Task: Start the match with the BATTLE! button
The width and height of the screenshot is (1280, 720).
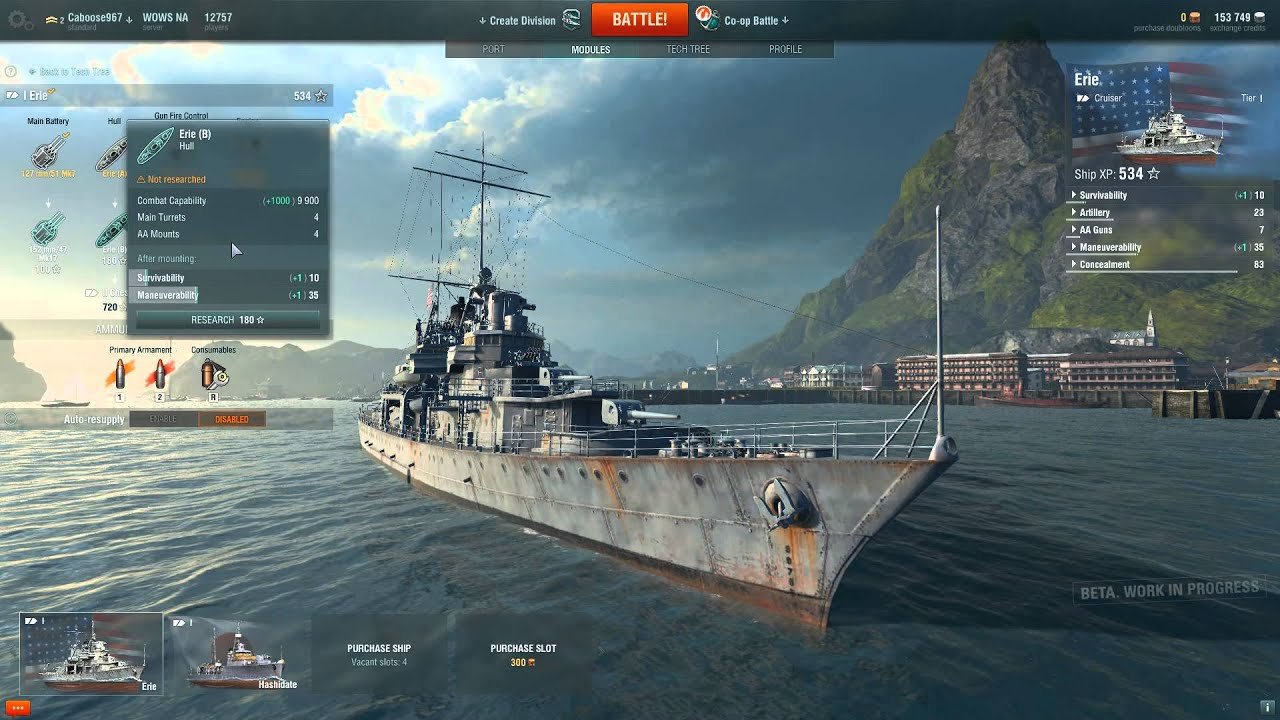Action: pyautogui.click(x=639, y=19)
